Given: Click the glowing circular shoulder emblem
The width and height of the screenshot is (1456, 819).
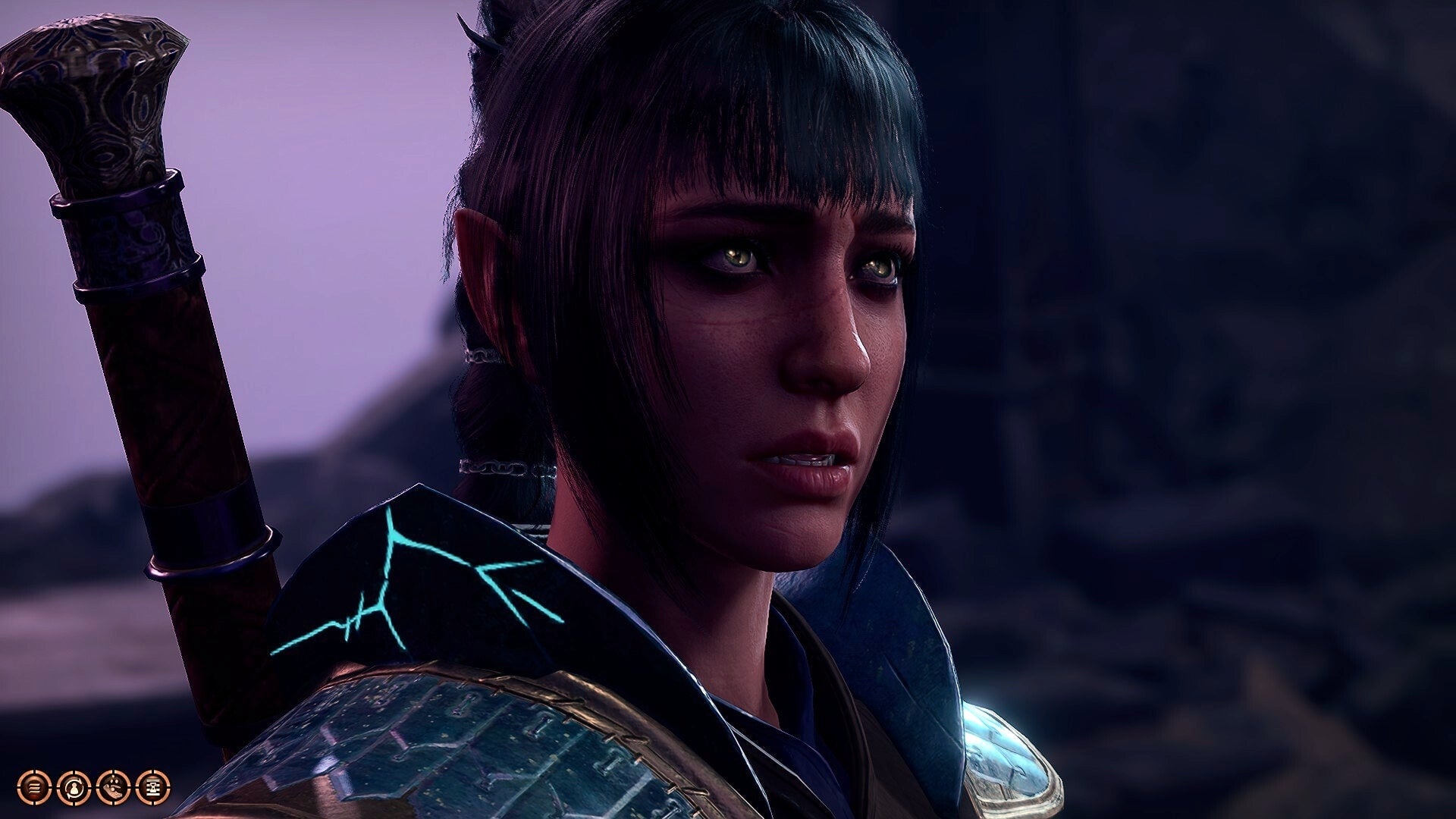Looking at the screenshot, I should pos(1009,751).
